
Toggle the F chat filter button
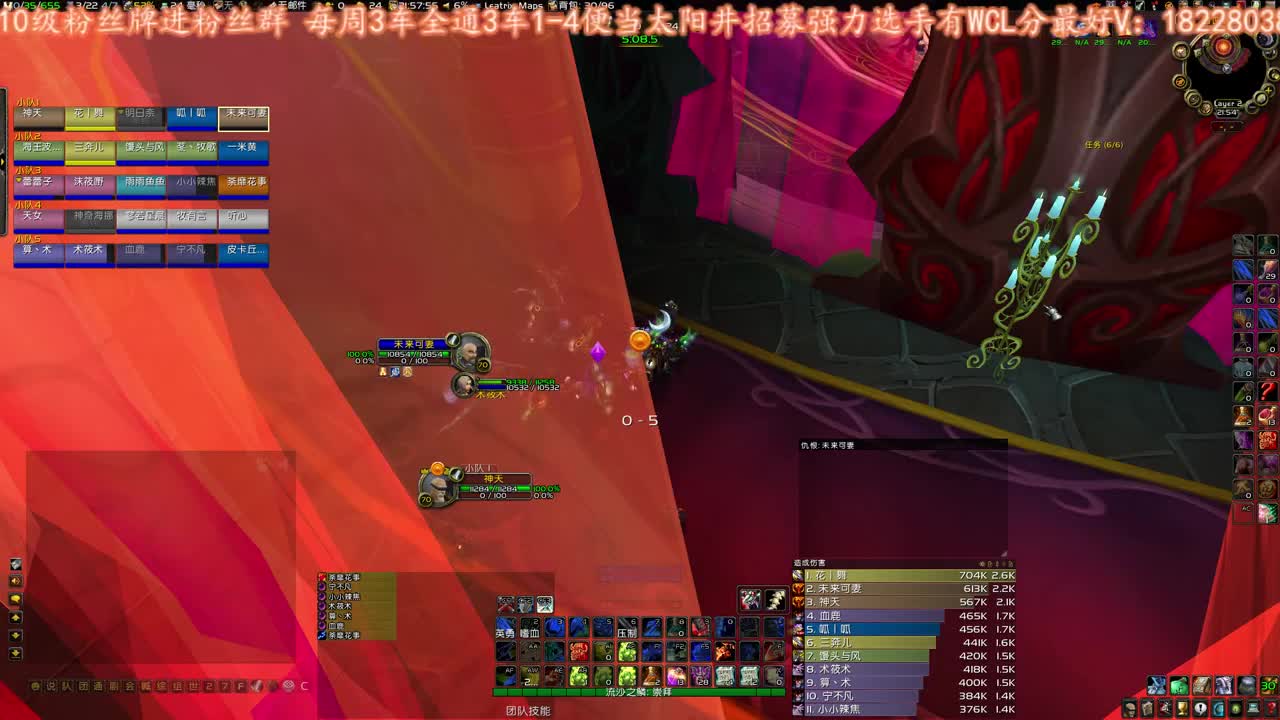coord(240,685)
